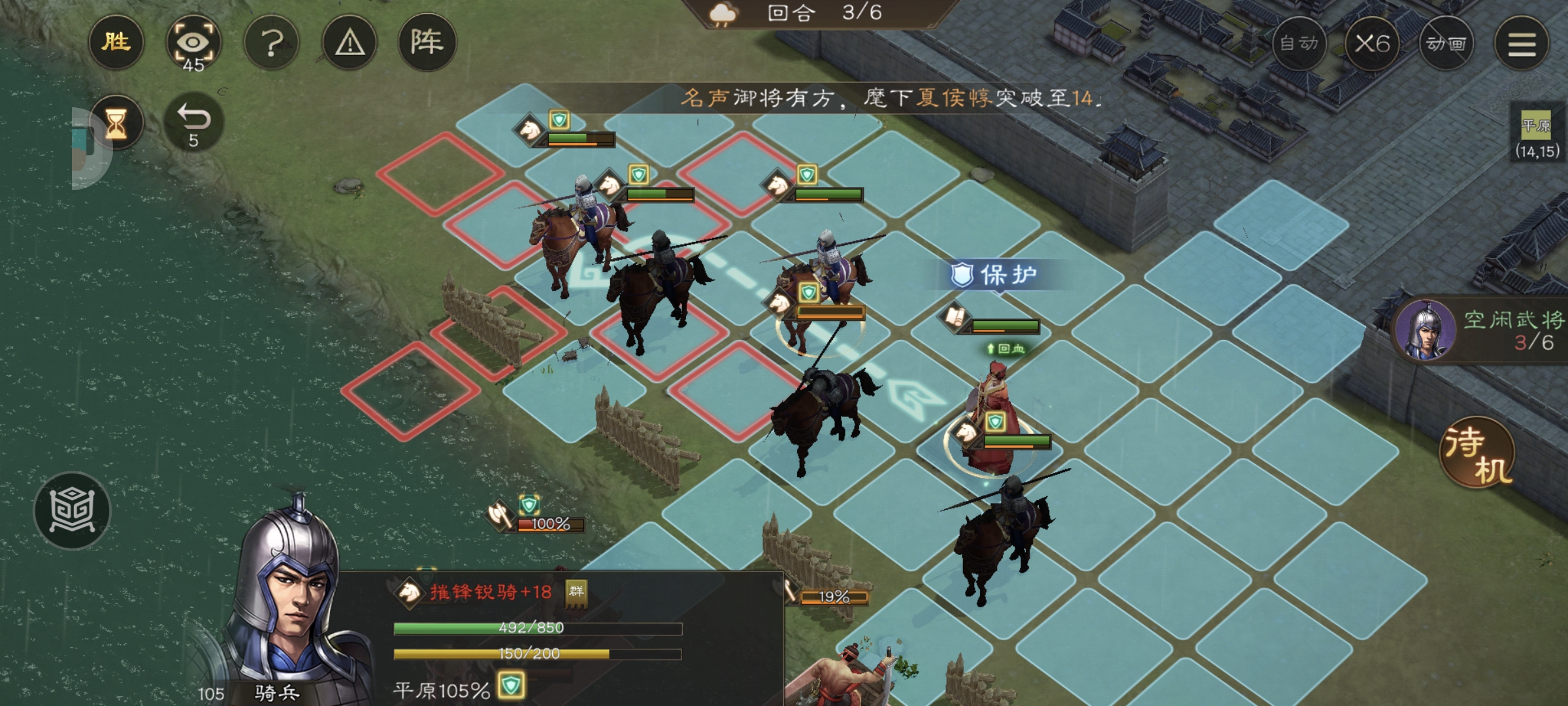Open the 胜 victory conditions button

[x=116, y=43]
